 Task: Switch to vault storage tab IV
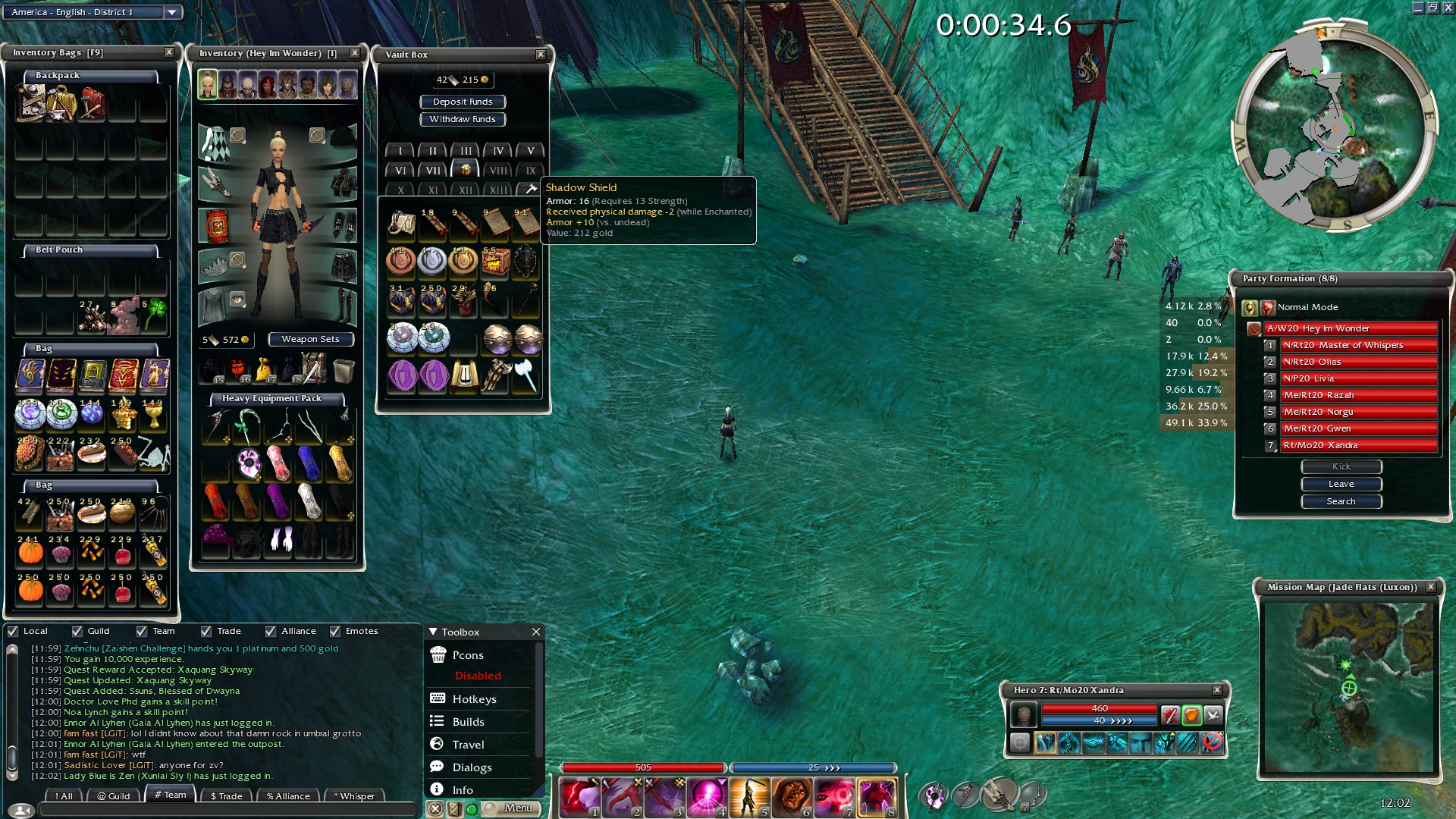(498, 151)
